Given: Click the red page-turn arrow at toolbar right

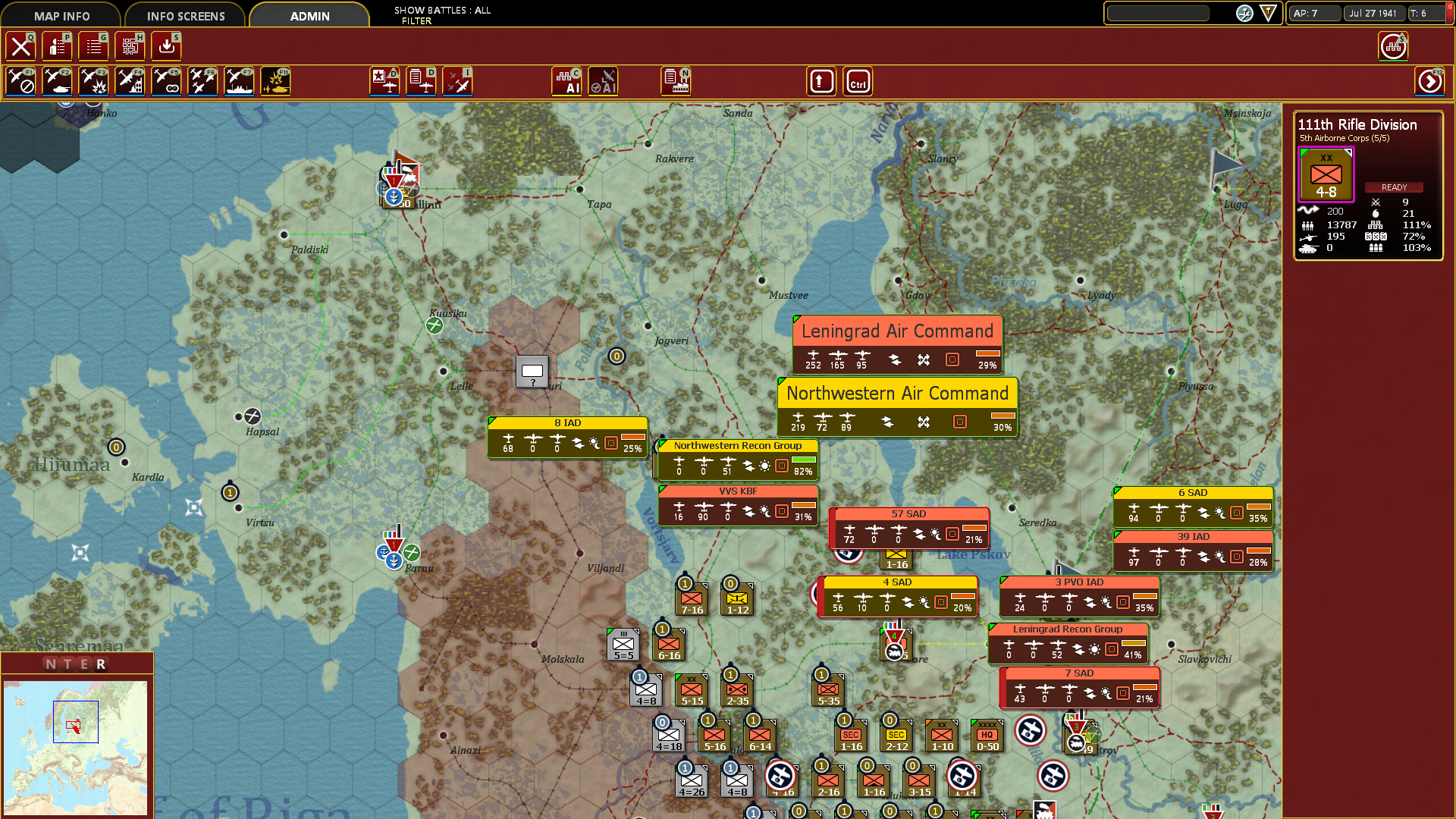Looking at the screenshot, I should coord(1429,81).
